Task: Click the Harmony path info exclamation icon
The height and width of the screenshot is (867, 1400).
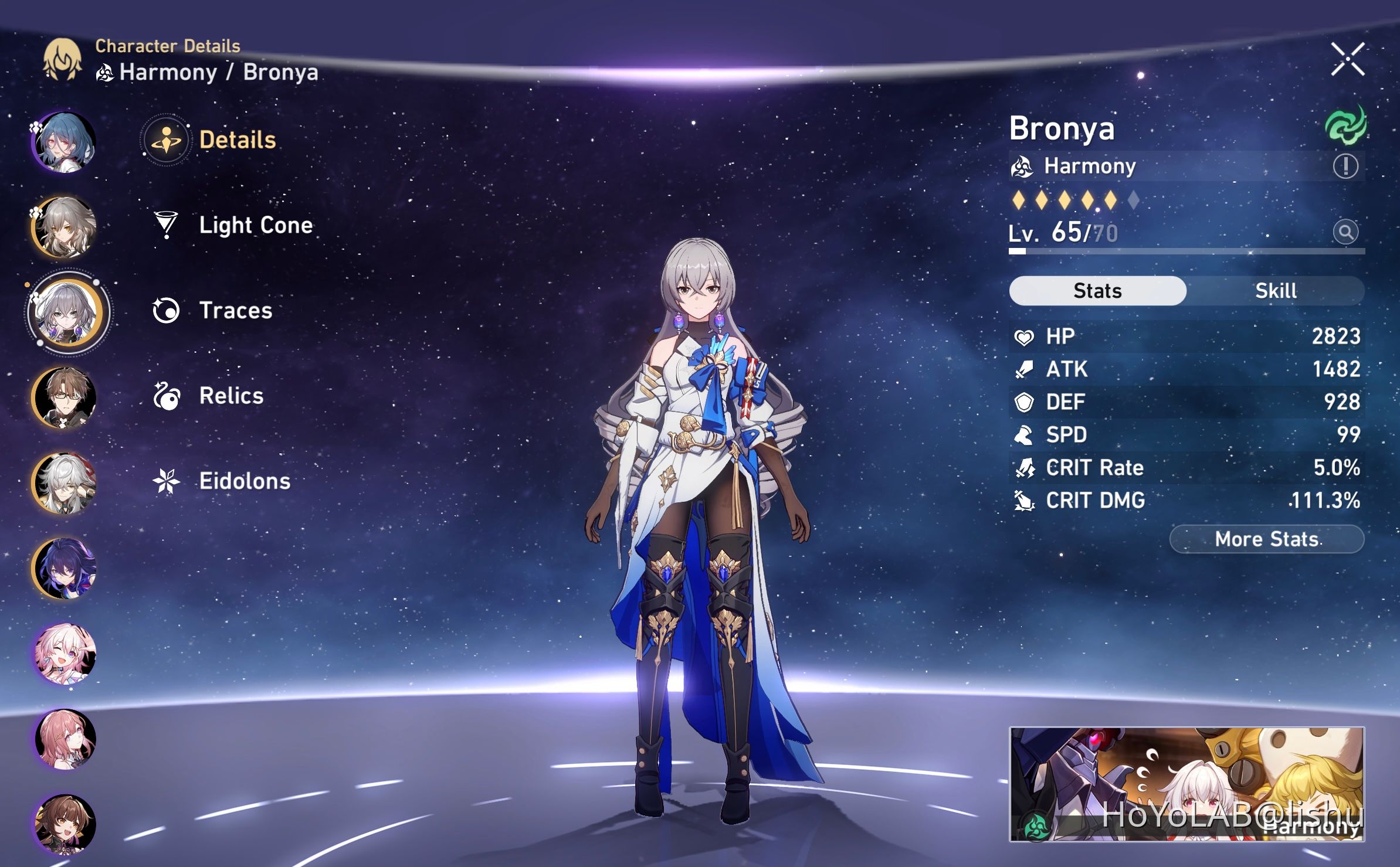Action: [1345, 166]
